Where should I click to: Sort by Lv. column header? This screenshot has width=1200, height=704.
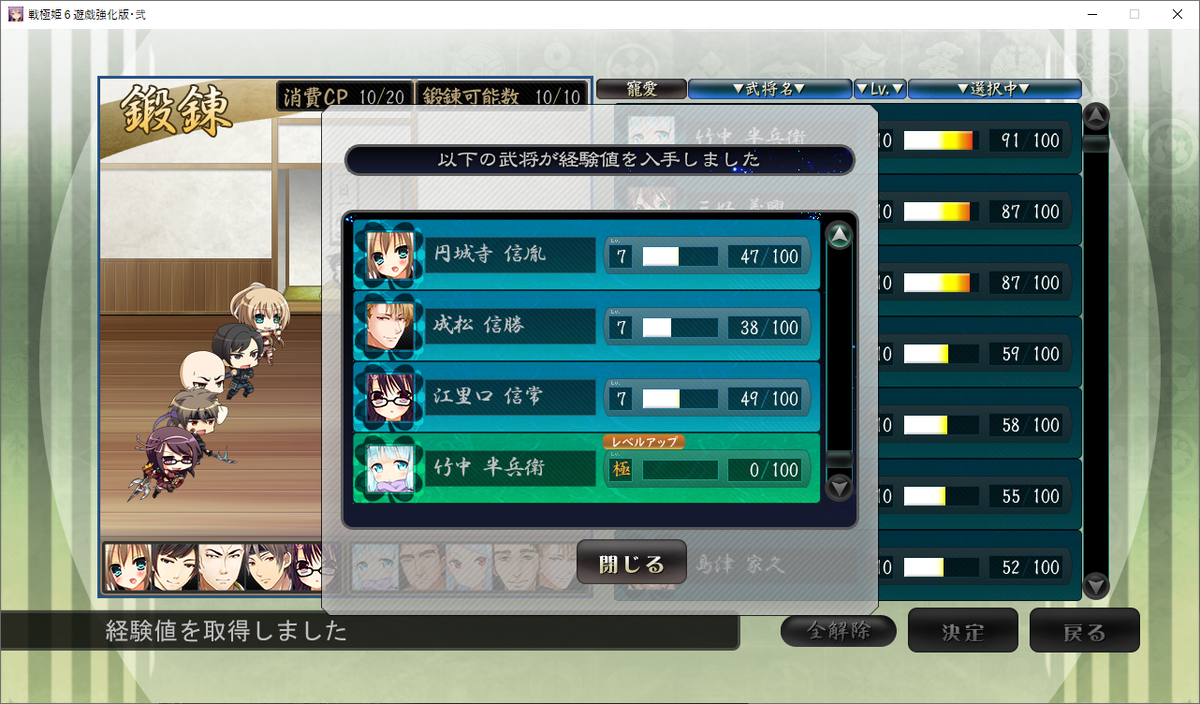tap(880, 89)
